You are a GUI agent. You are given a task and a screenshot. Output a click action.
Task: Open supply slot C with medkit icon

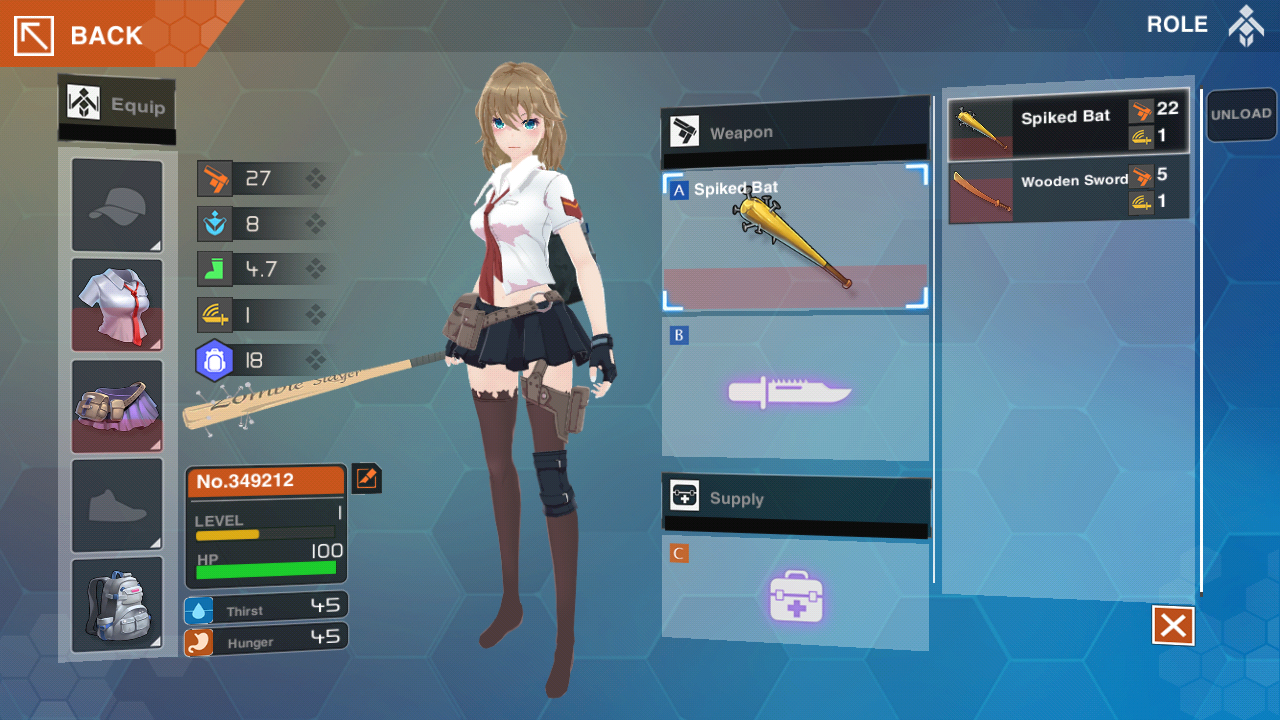tap(795, 594)
